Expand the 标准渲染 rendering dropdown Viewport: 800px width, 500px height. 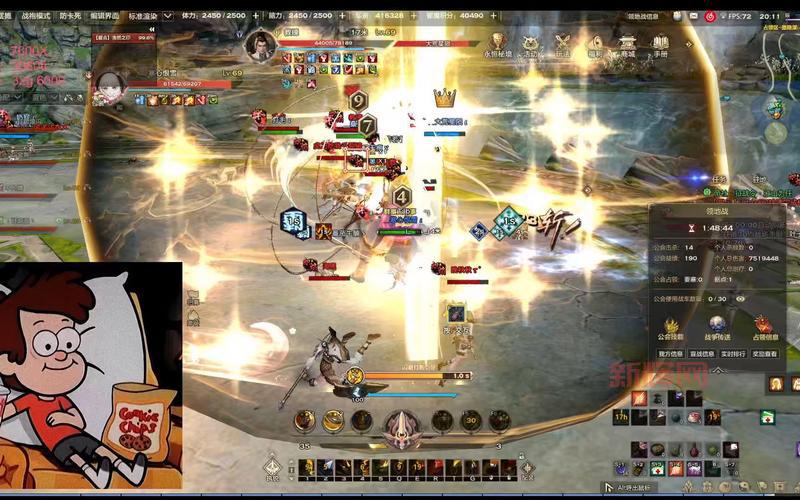click(144, 16)
